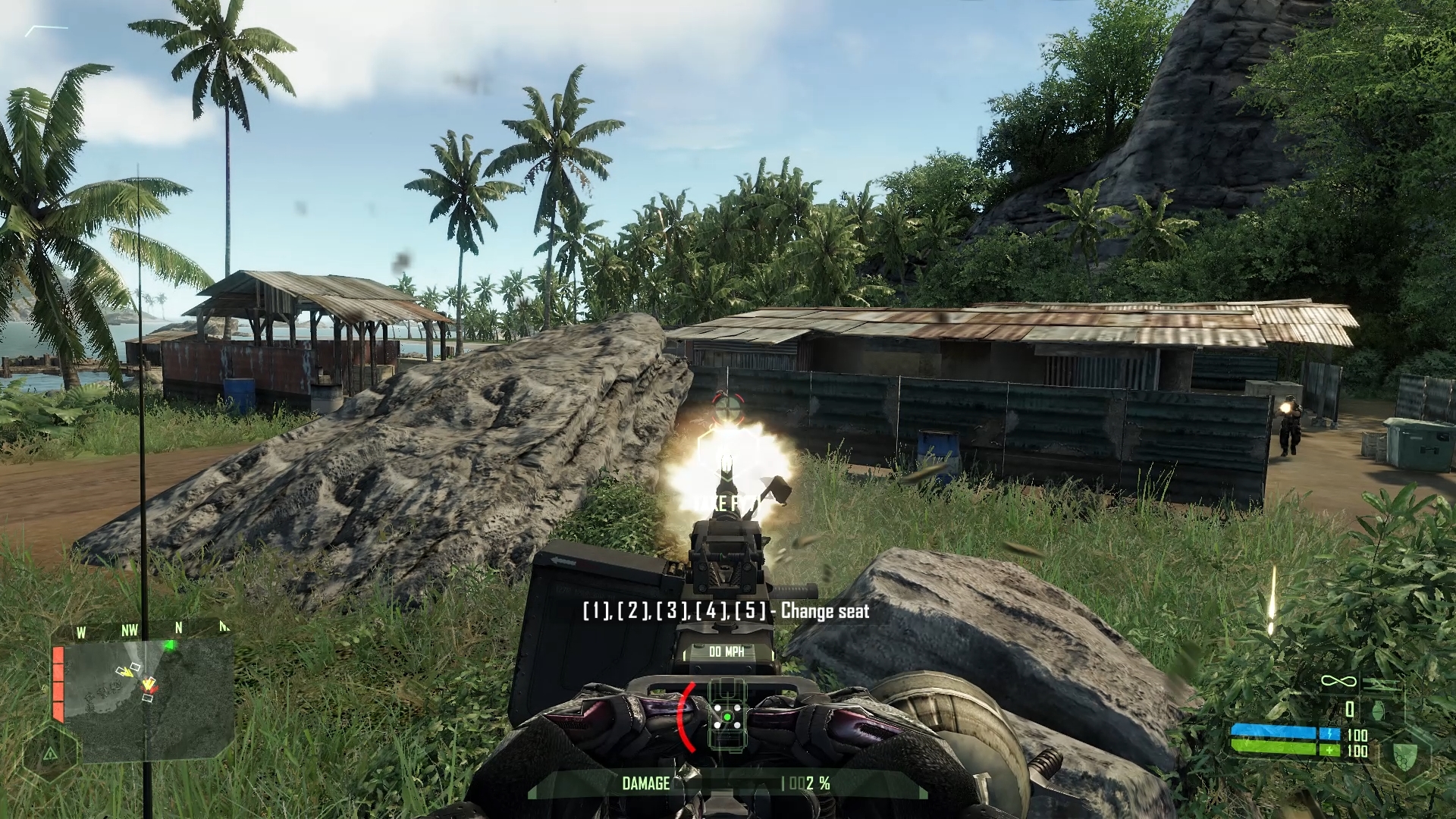Open the minimap in the corner
Screen dimensions: 1456x819
pos(148,698)
